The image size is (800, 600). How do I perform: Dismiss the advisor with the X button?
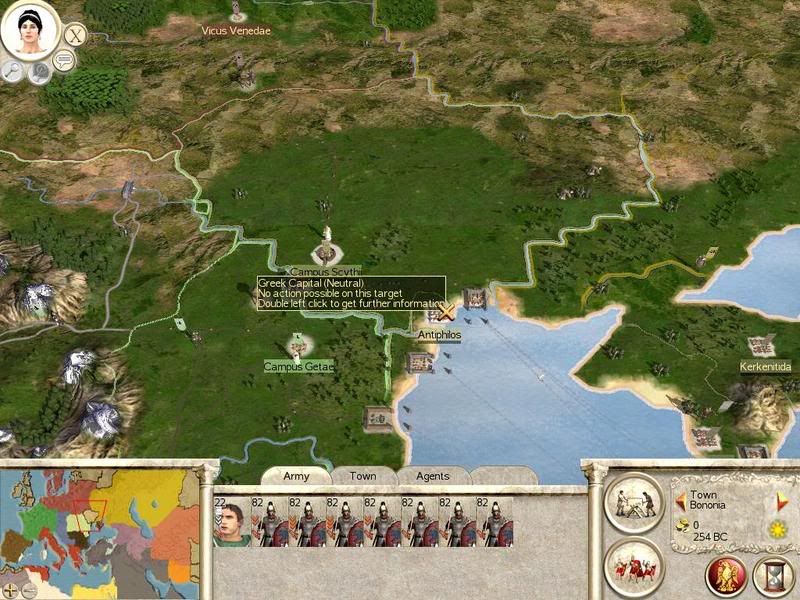tap(75, 35)
